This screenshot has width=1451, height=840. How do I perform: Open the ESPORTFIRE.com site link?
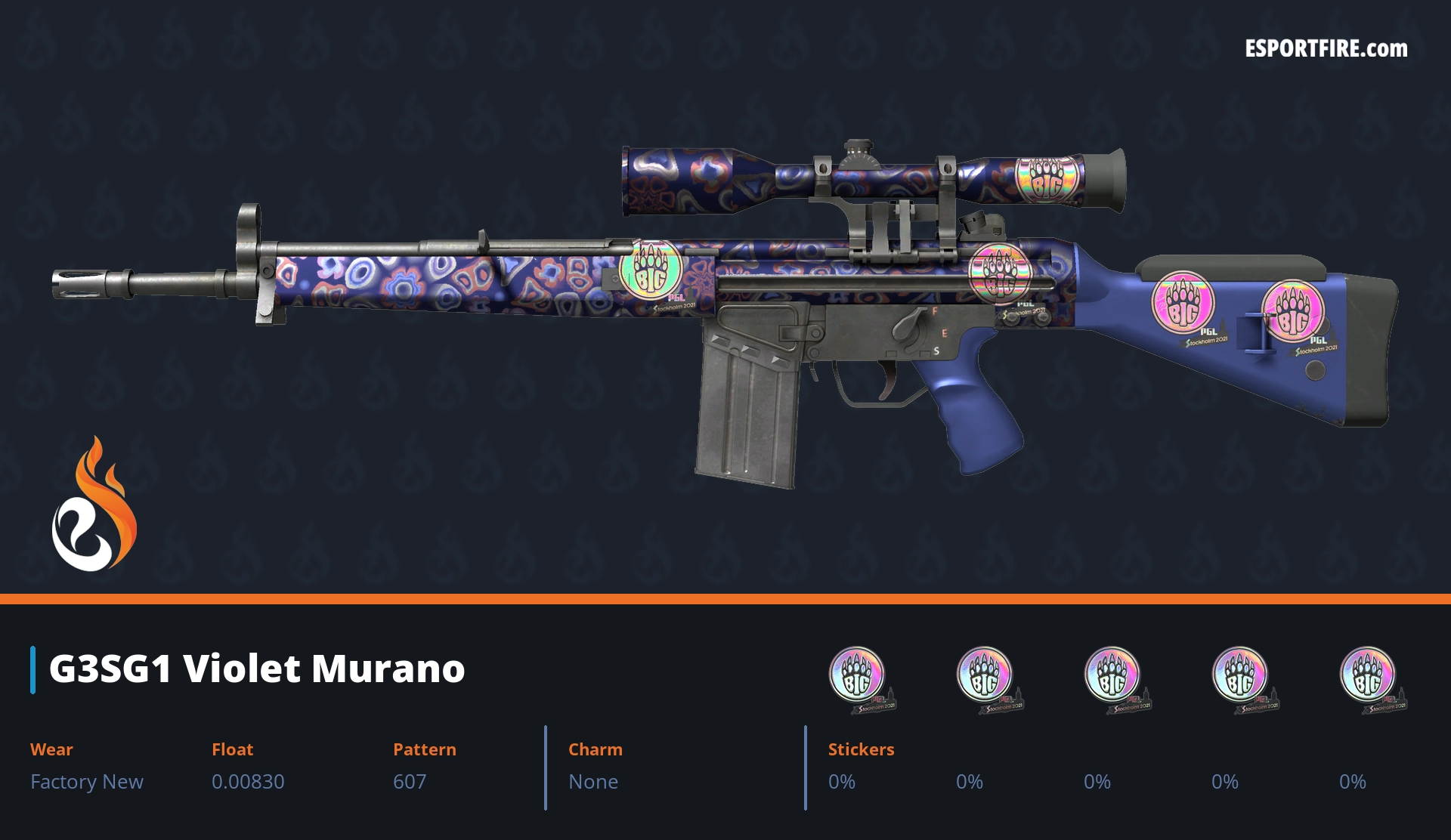[x=1326, y=49]
